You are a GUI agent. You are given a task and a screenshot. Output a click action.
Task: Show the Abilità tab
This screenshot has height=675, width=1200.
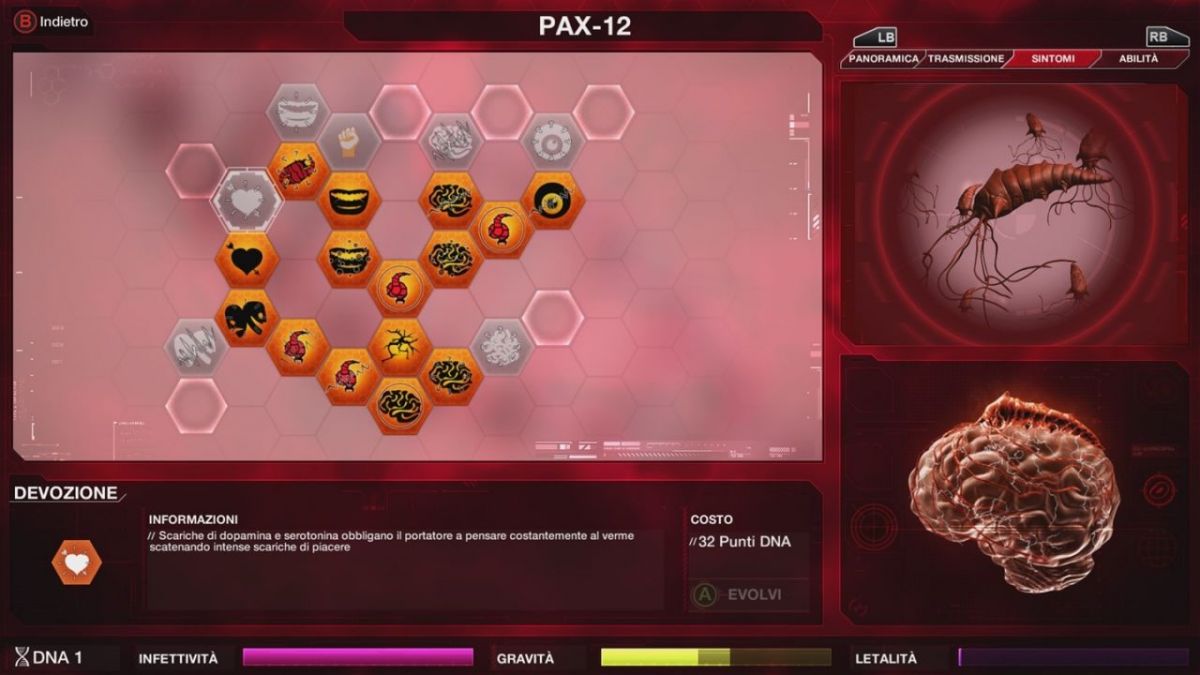tap(1137, 59)
